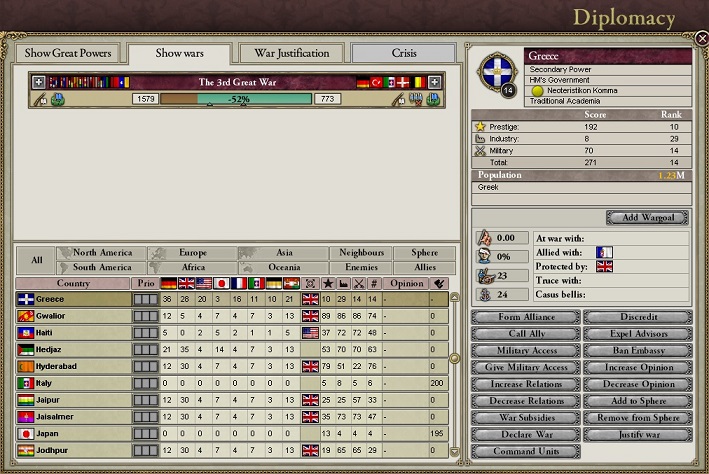Select Add to Sphere action
Image resolution: width=709 pixels, height=474 pixels.
click(637, 401)
